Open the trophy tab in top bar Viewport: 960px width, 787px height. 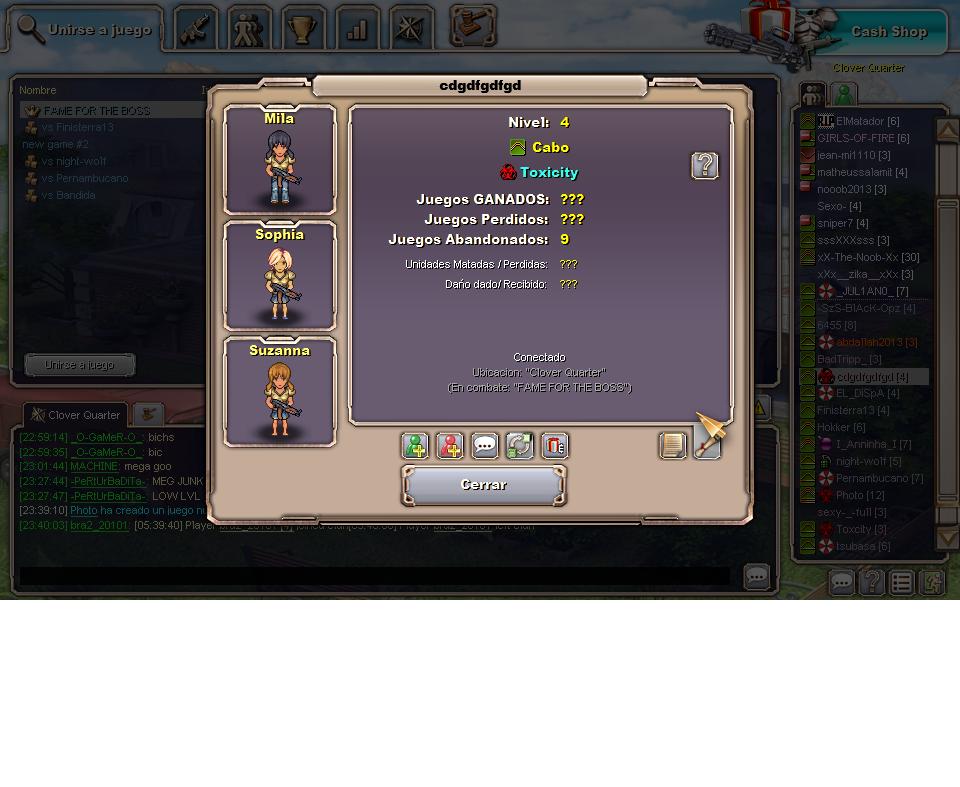tap(303, 29)
